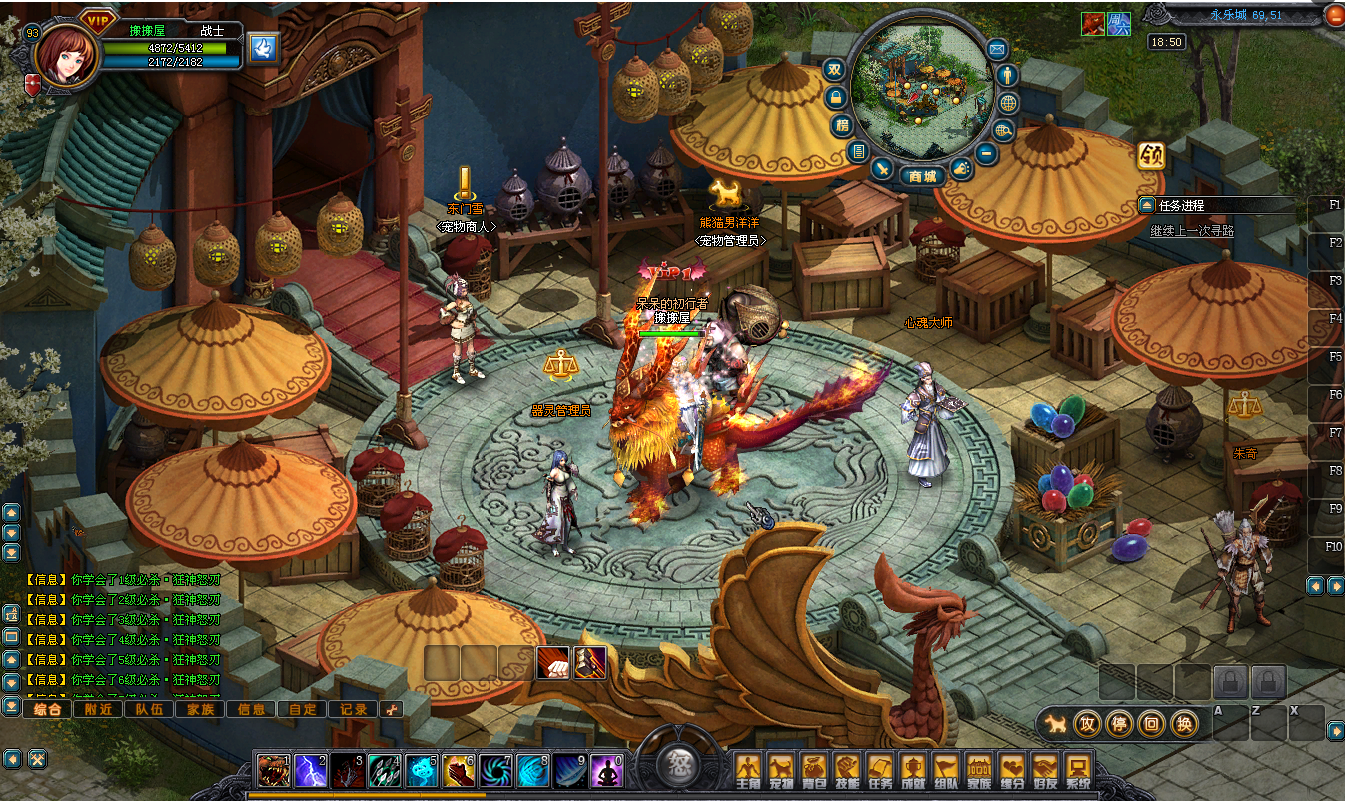Claim the golden 领 reward icon
This screenshot has height=801, width=1345.
(1151, 156)
